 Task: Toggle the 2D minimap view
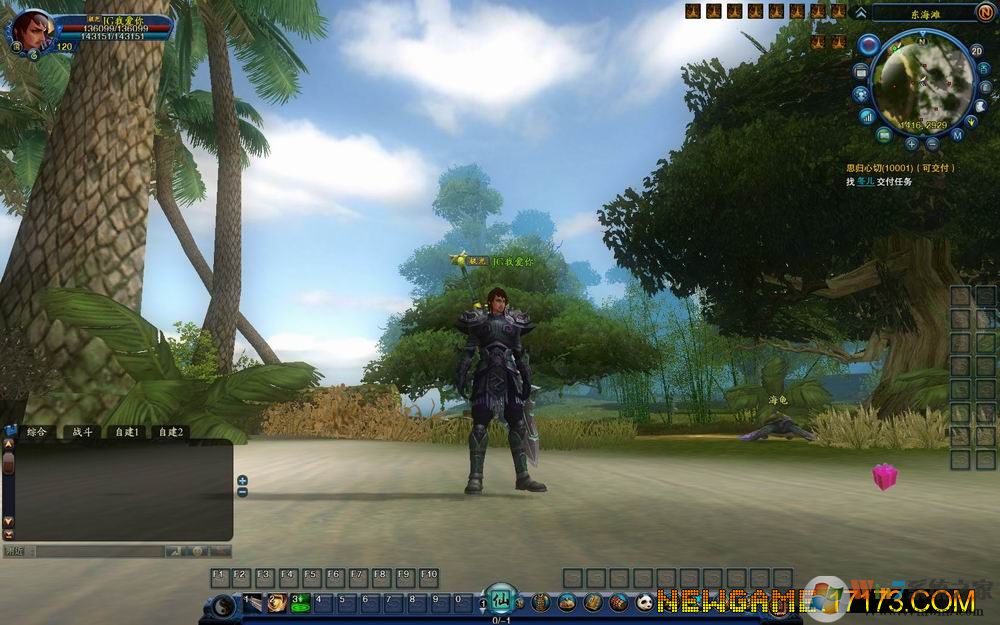point(977,50)
